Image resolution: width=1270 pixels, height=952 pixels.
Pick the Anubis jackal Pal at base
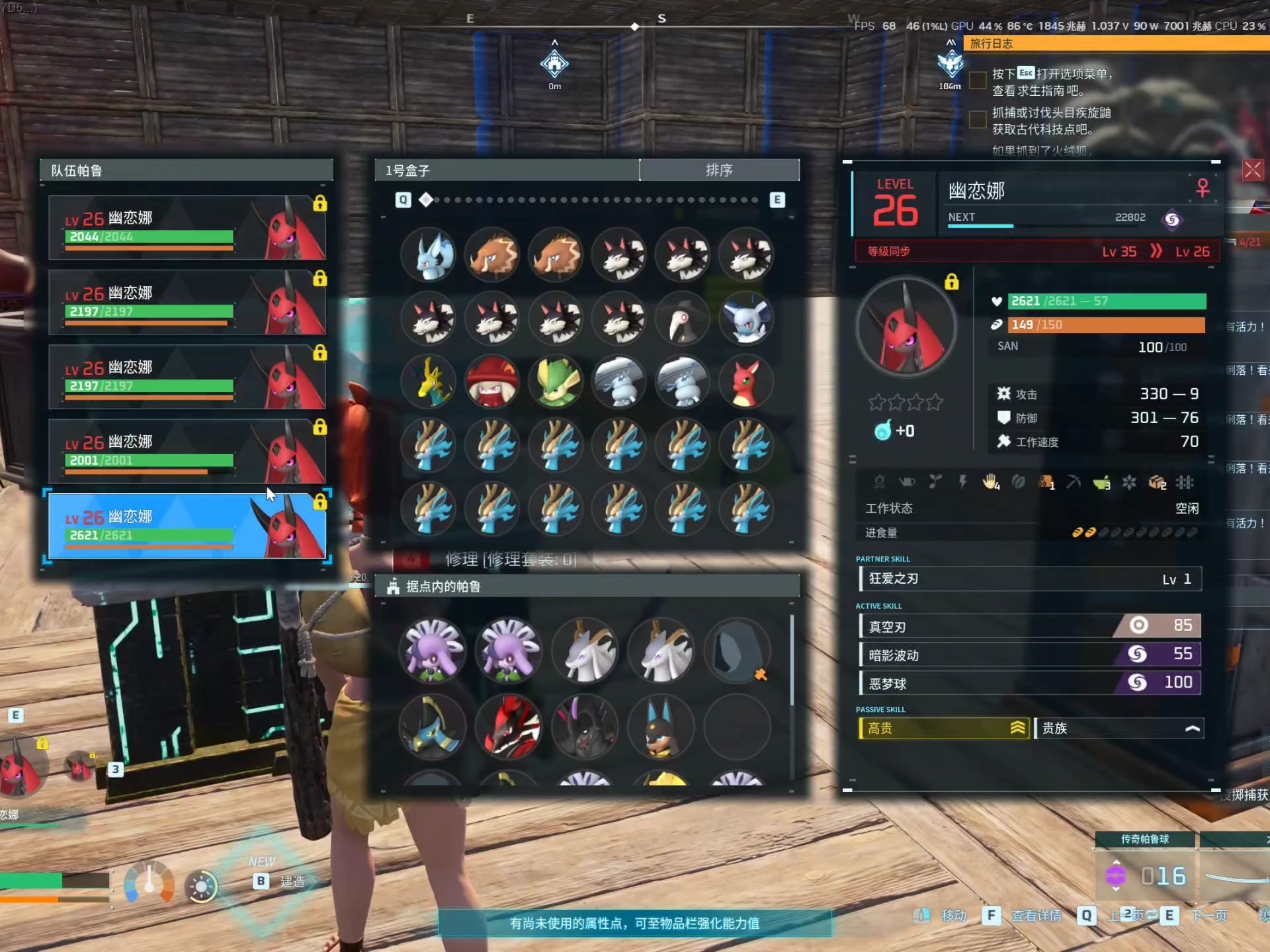point(661,727)
